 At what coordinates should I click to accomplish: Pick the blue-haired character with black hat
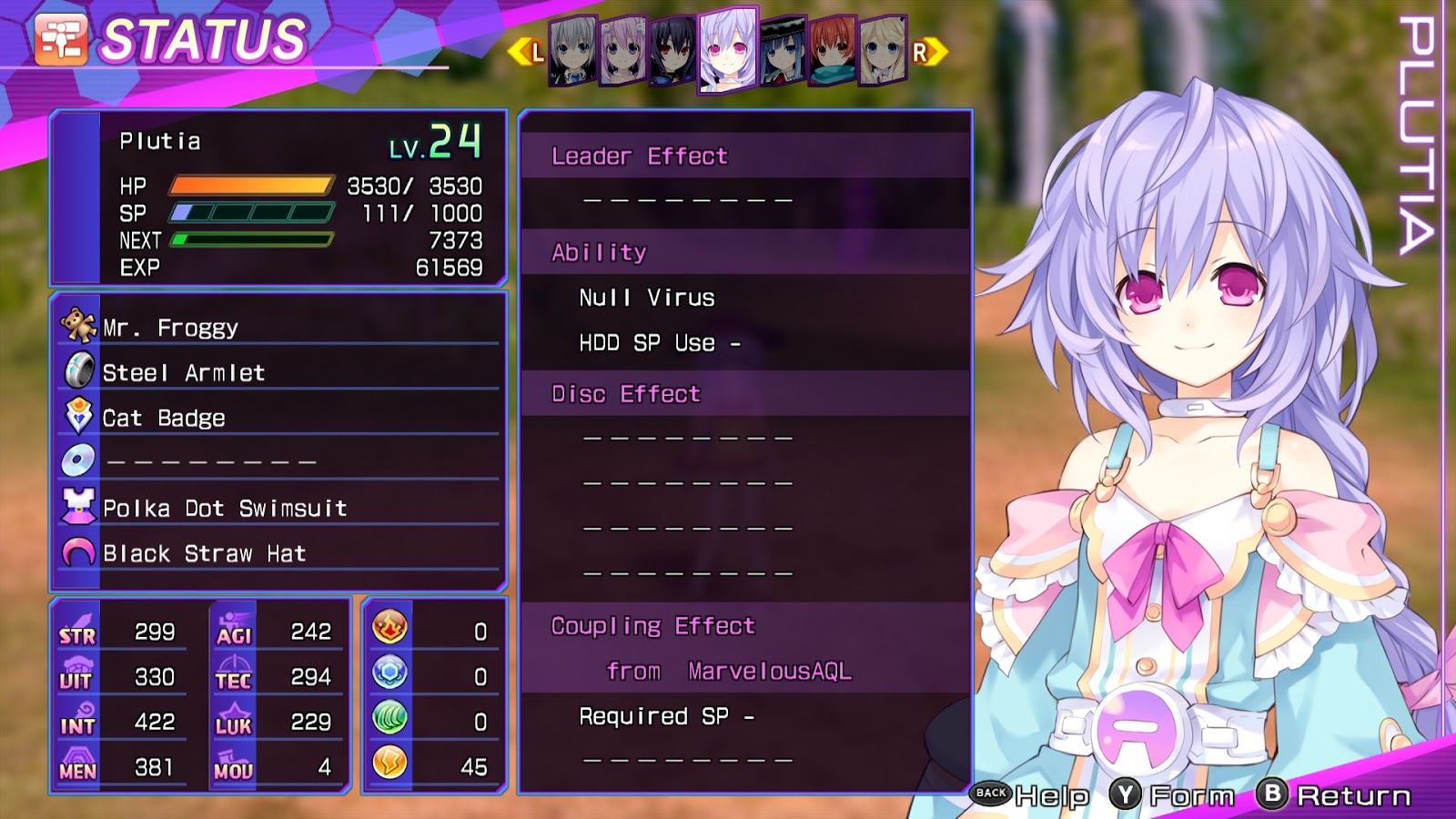coord(783,51)
